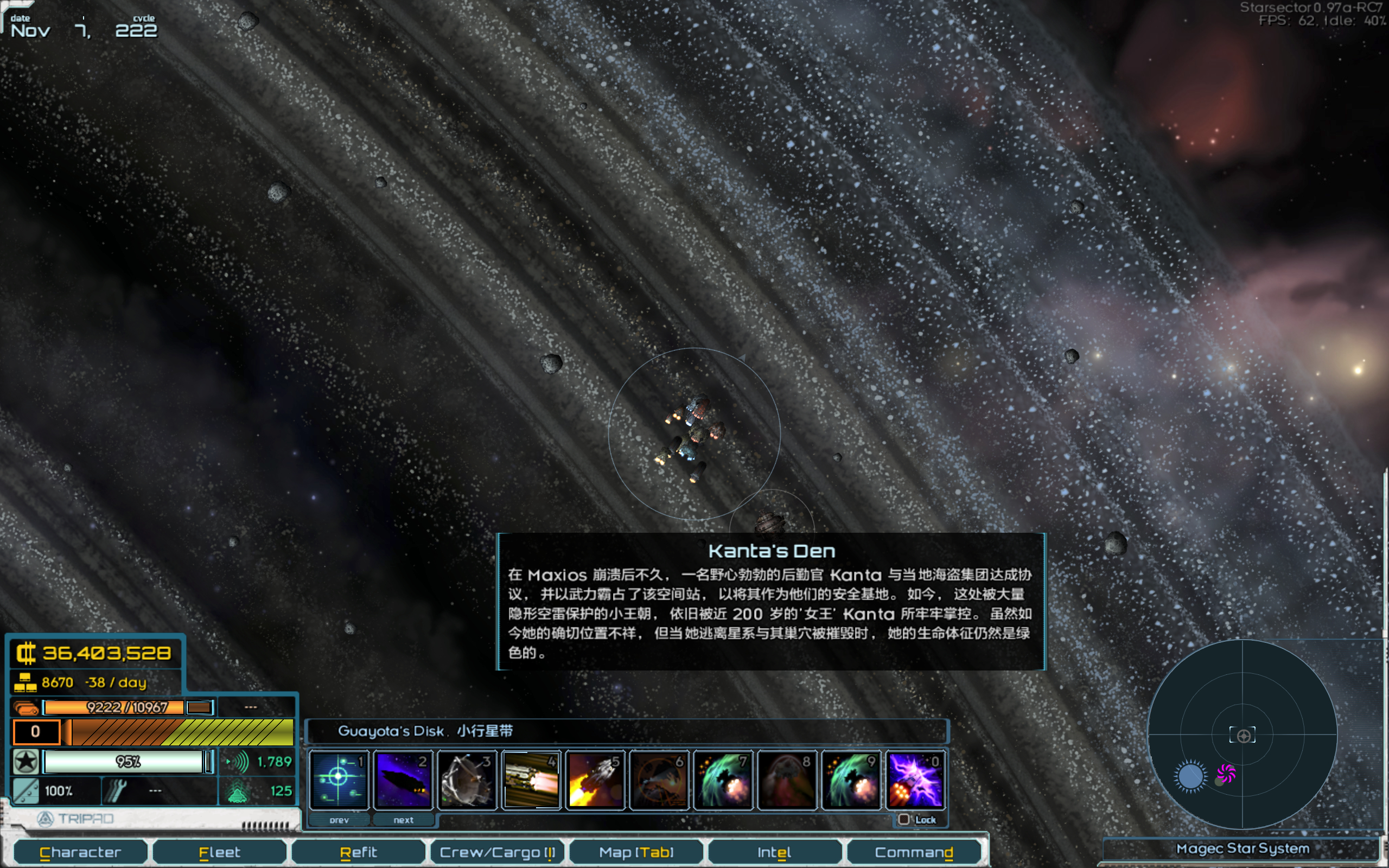Screen dimensions: 1389x868
Task: Toggle the Transponder crosshair ability
Action: click(339, 780)
